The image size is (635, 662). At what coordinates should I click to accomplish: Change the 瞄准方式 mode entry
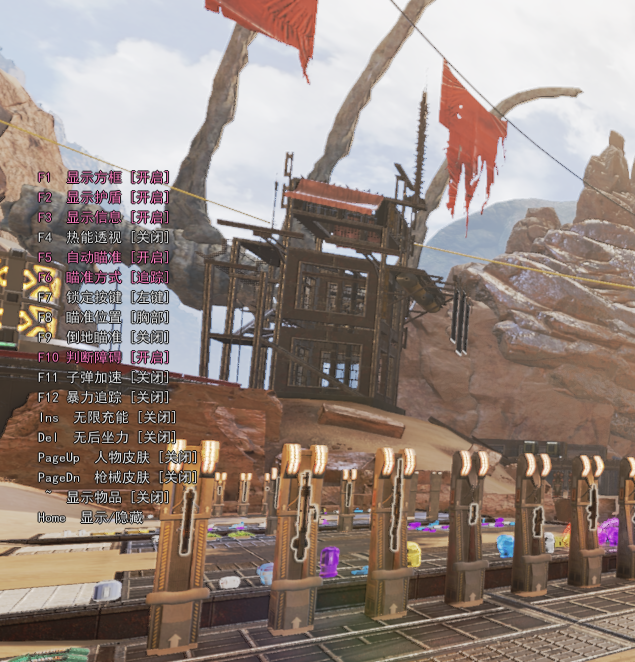[105, 277]
